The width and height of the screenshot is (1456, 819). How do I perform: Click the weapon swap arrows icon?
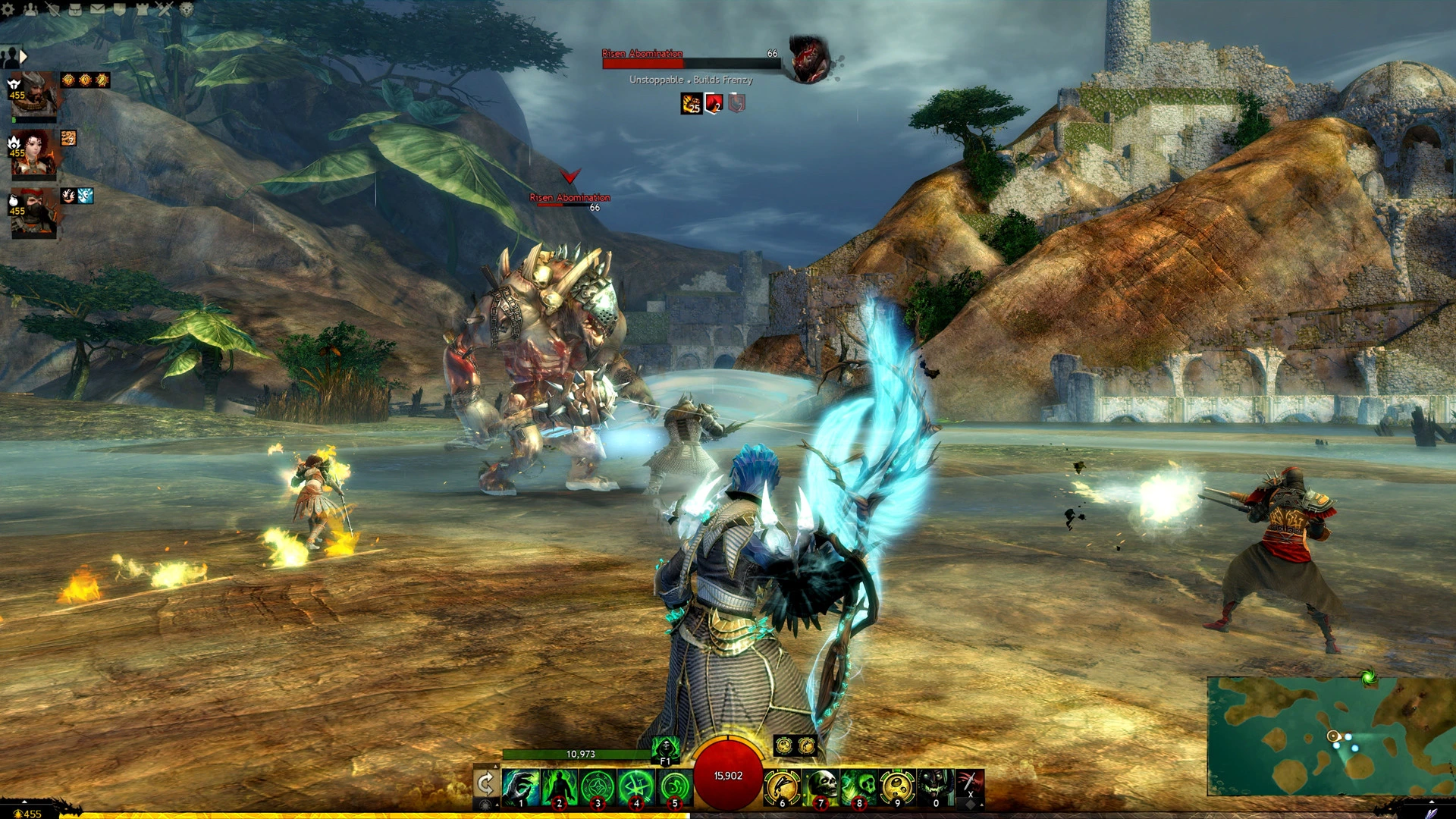click(x=485, y=785)
